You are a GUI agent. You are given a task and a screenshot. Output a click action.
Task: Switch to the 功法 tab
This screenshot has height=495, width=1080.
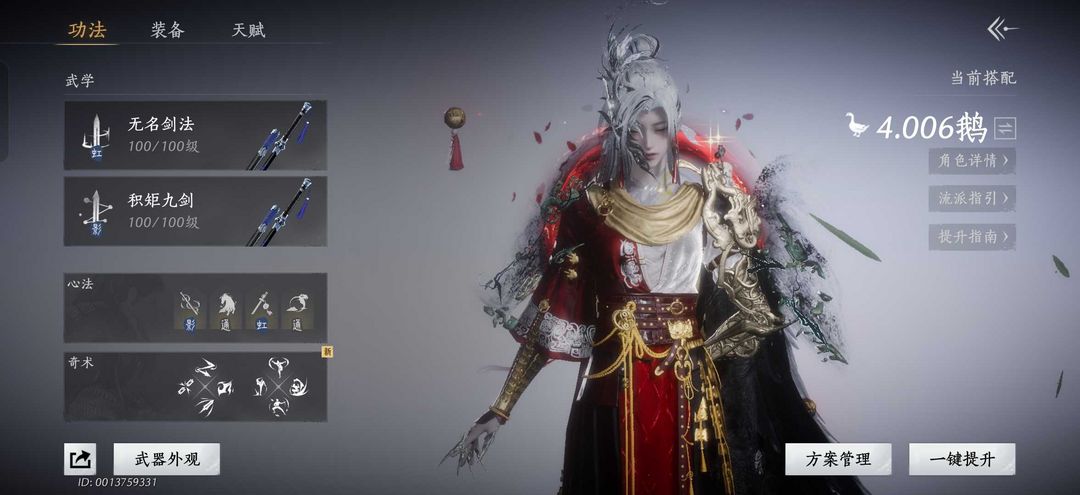pos(87,30)
